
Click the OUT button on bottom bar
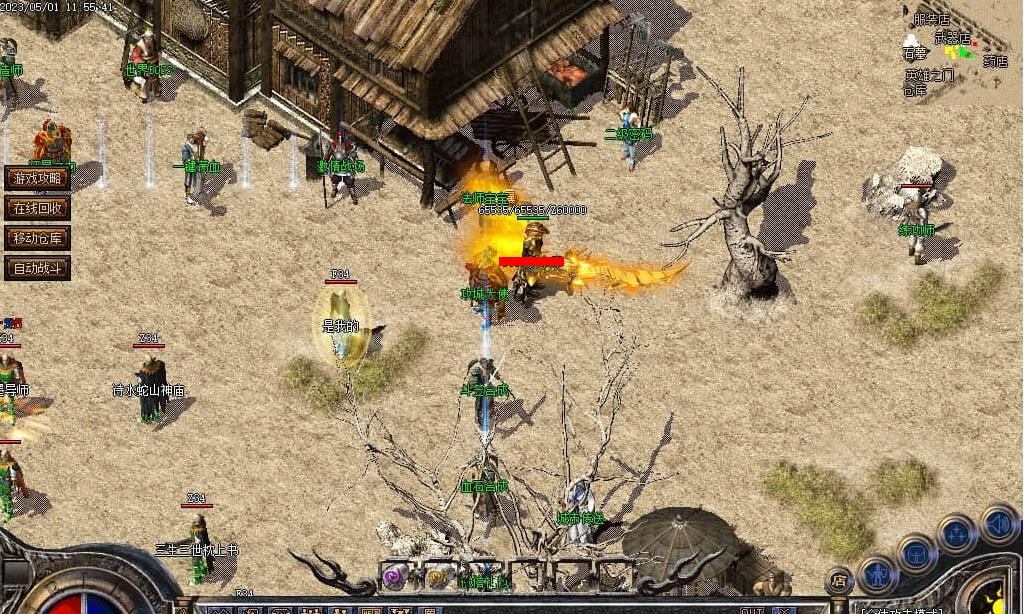(752, 610)
